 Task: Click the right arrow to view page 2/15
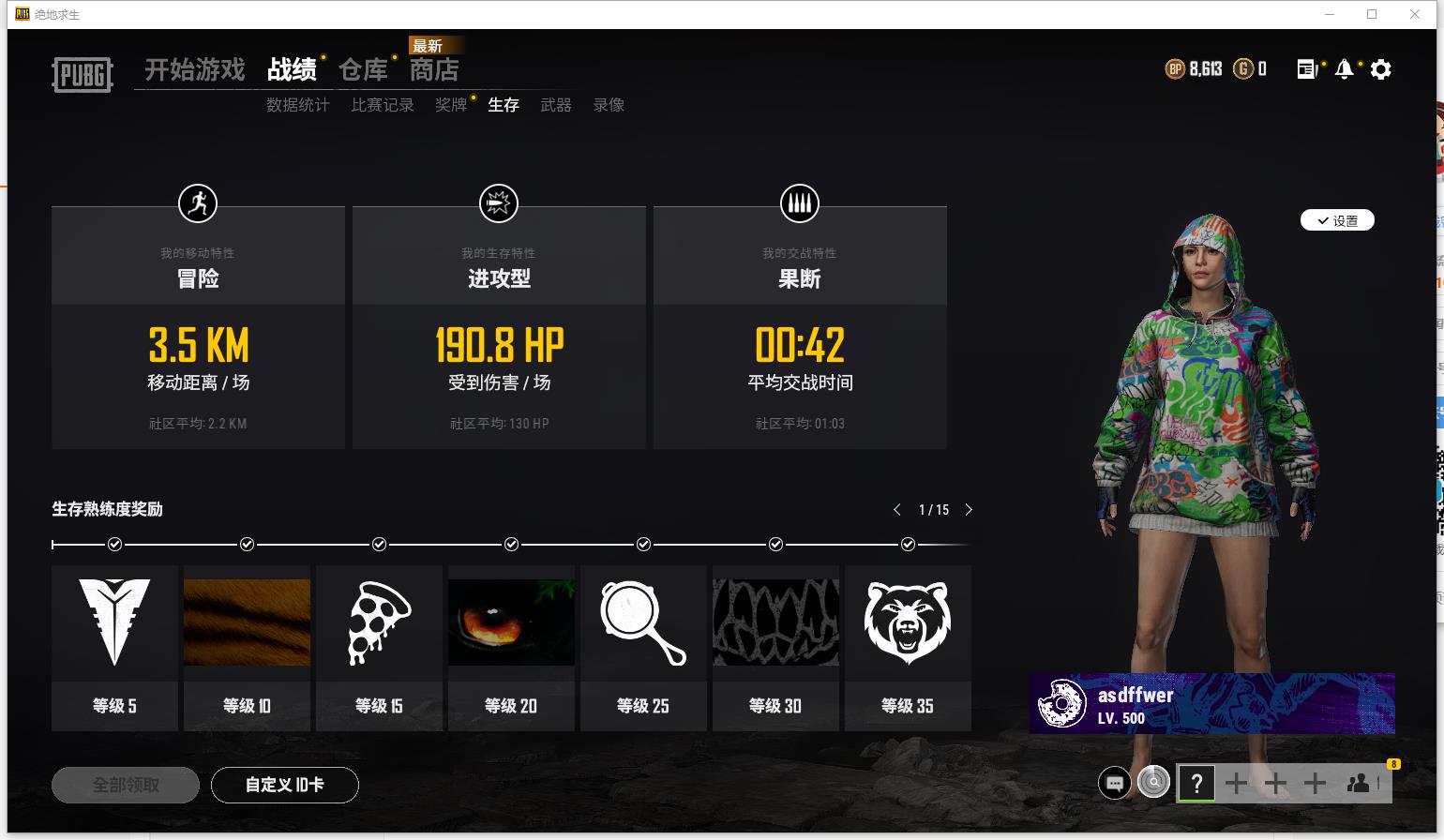coord(969,510)
